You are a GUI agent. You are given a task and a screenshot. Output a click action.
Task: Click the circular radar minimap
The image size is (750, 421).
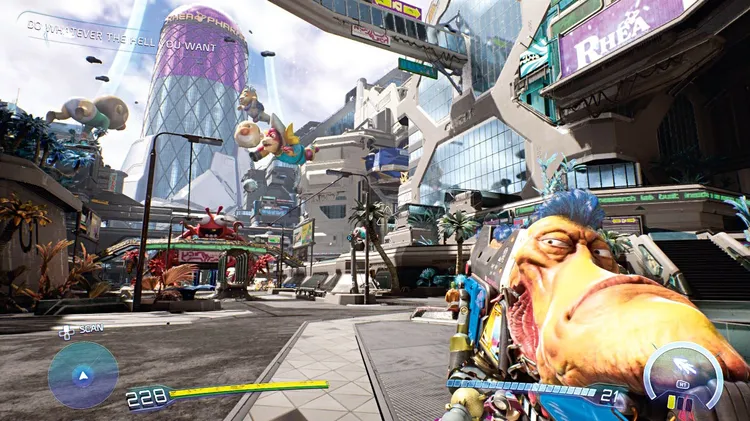pos(83,375)
